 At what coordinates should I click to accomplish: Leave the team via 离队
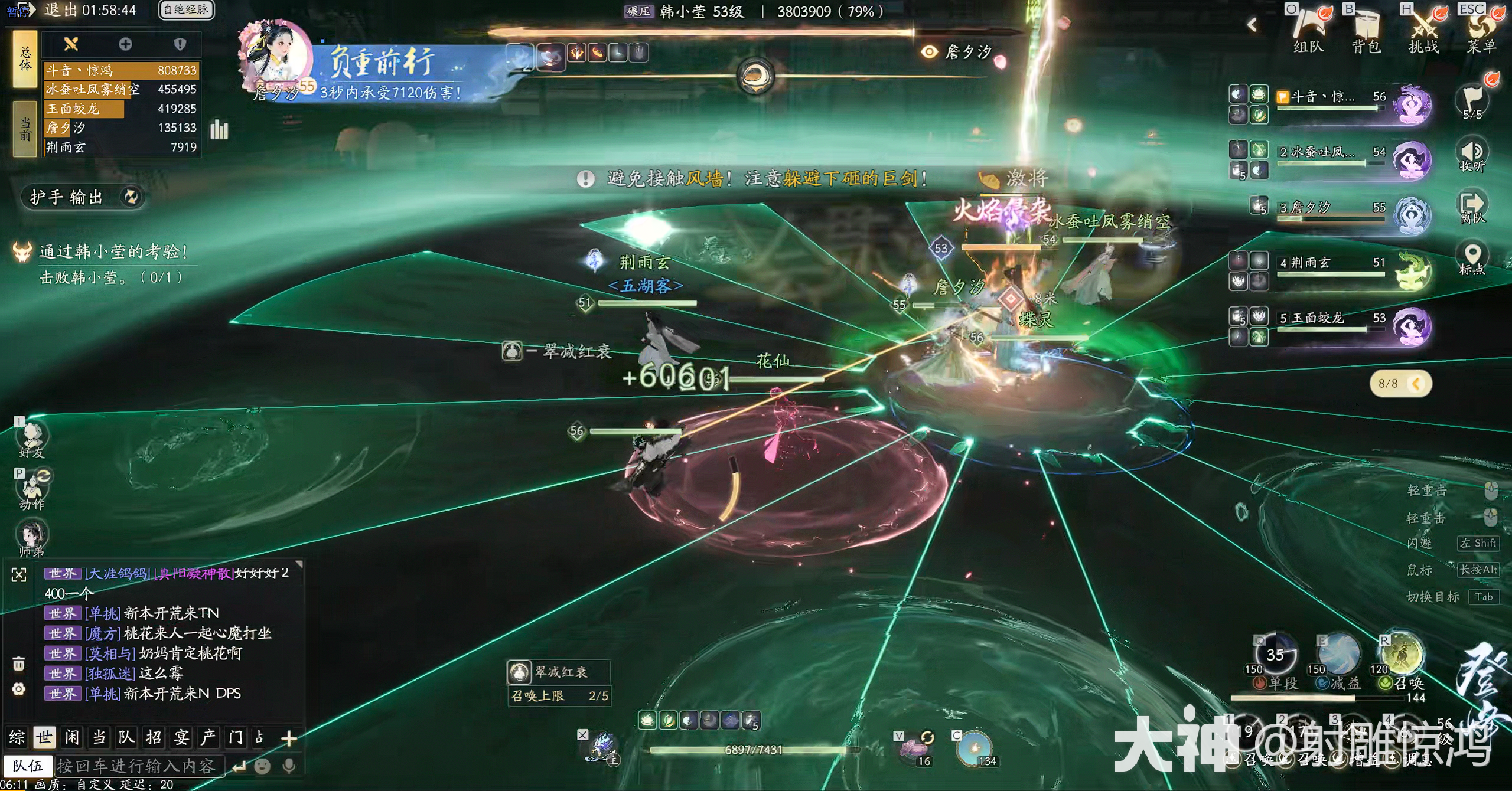tap(1472, 207)
